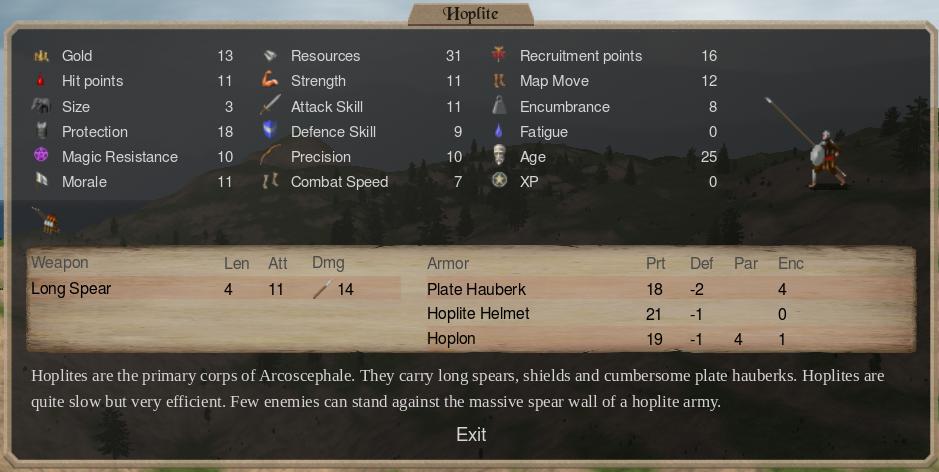This screenshot has height=472, width=939.
Task: Inspect the Magic Resistance stat
Action: [119, 157]
